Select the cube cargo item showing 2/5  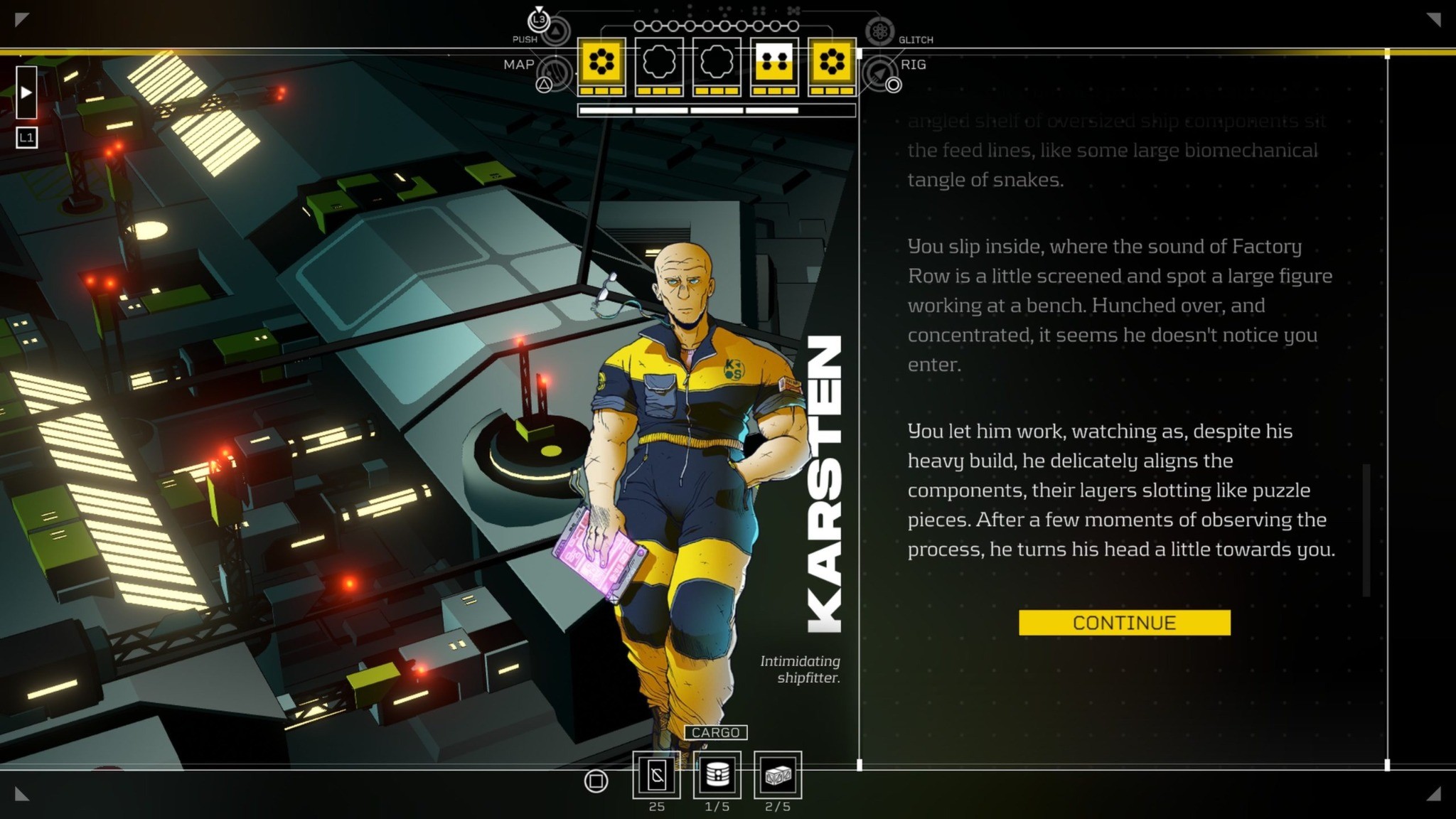click(x=777, y=775)
